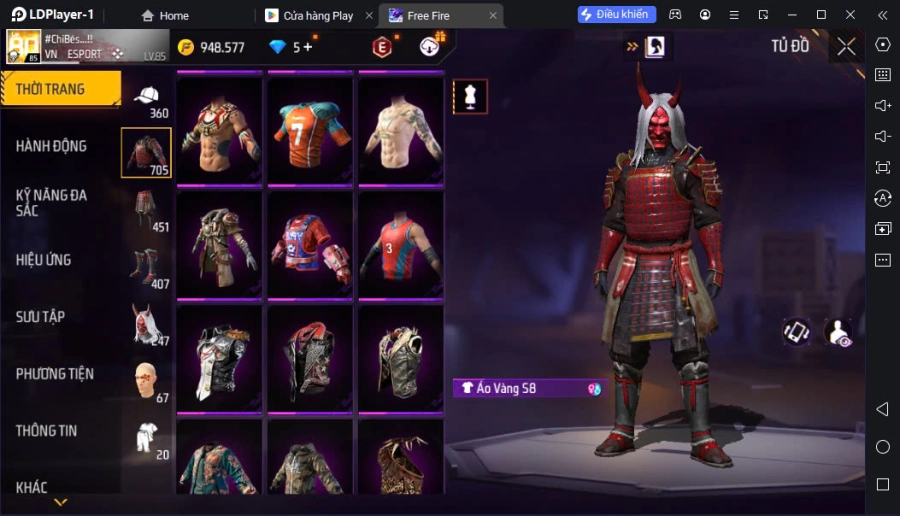The height and width of the screenshot is (516, 900).
Task: Close the wardrobe with the X button
Action: tap(847, 46)
